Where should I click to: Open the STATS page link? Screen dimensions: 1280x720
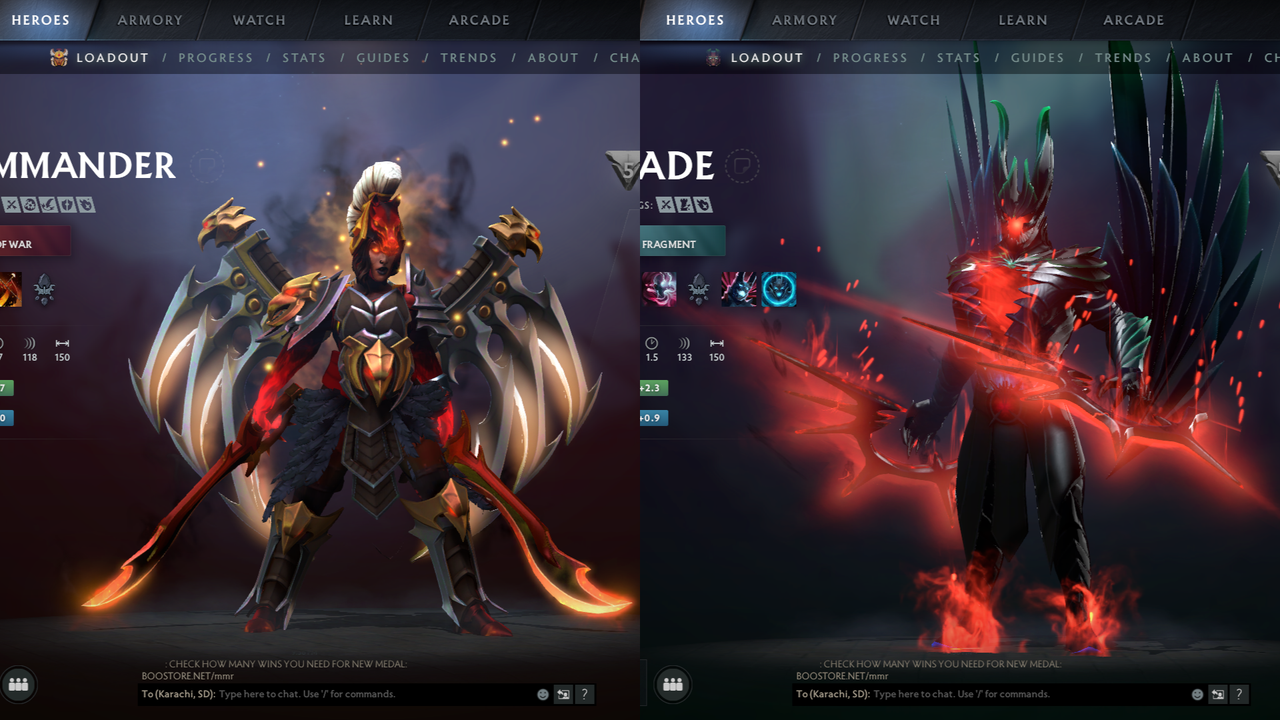pyautogui.click(x=304, y=57)
